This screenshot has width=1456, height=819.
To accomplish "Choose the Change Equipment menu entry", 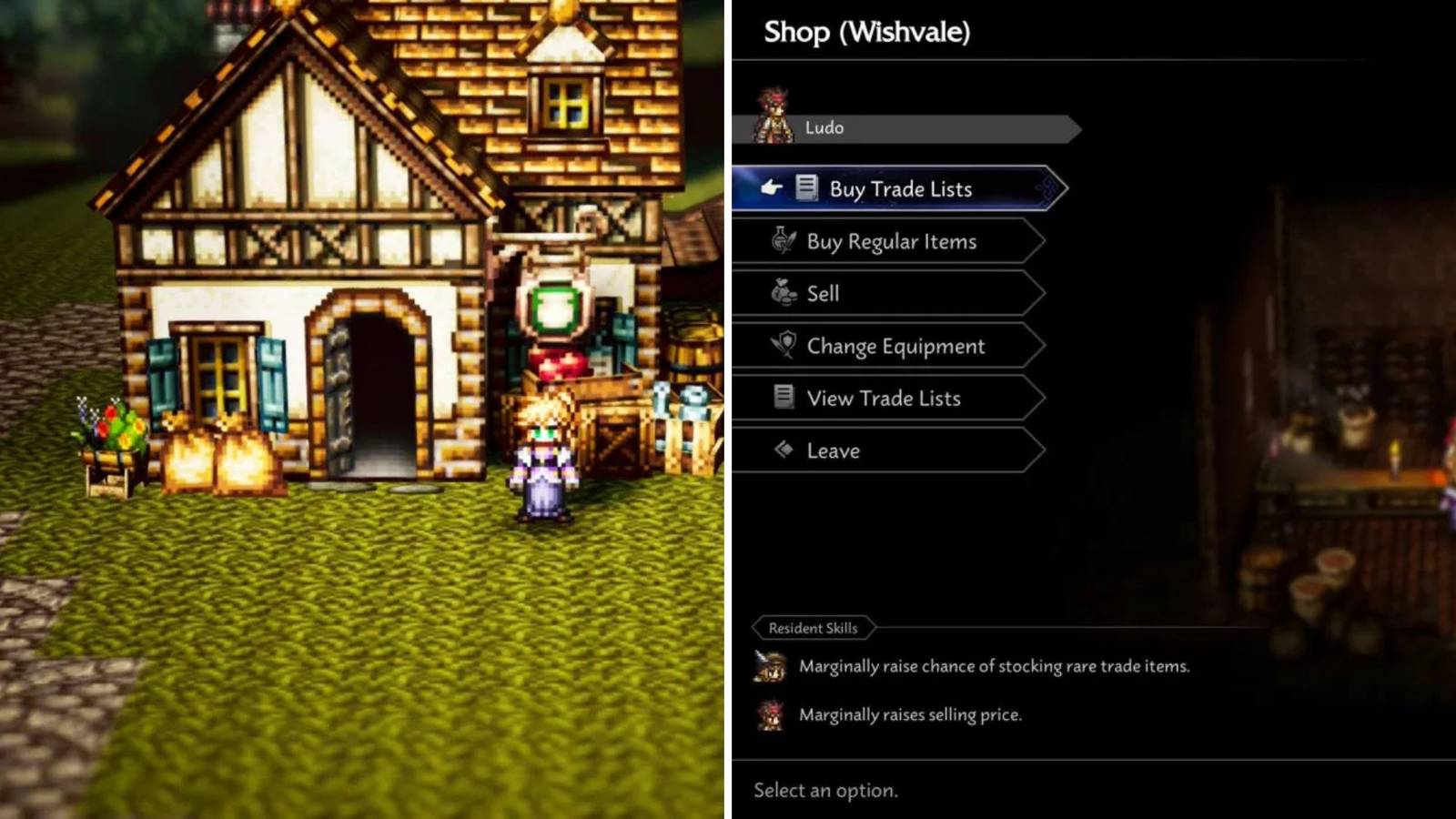I will coord(895,346).
